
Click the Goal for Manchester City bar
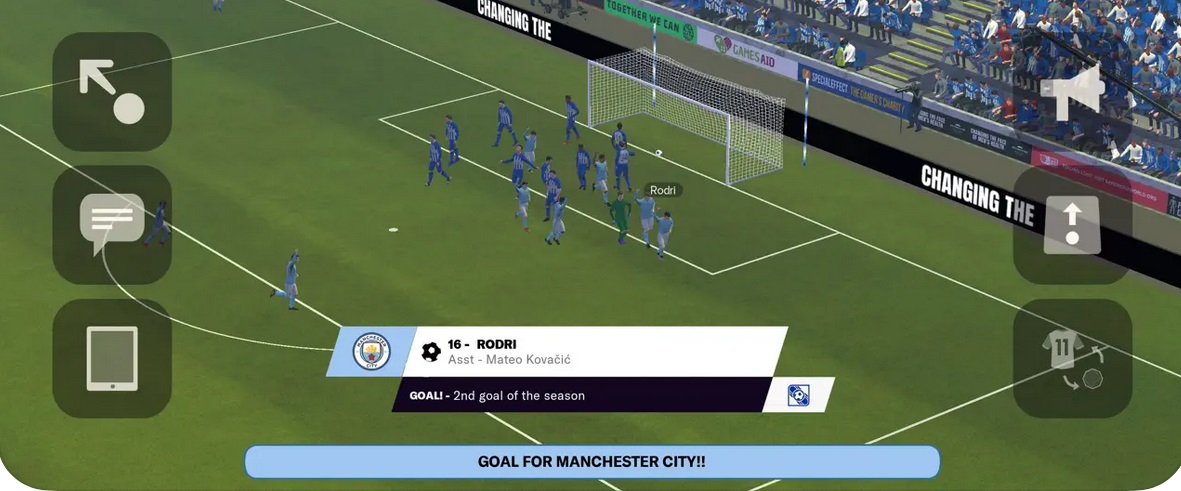pos(592,462)
